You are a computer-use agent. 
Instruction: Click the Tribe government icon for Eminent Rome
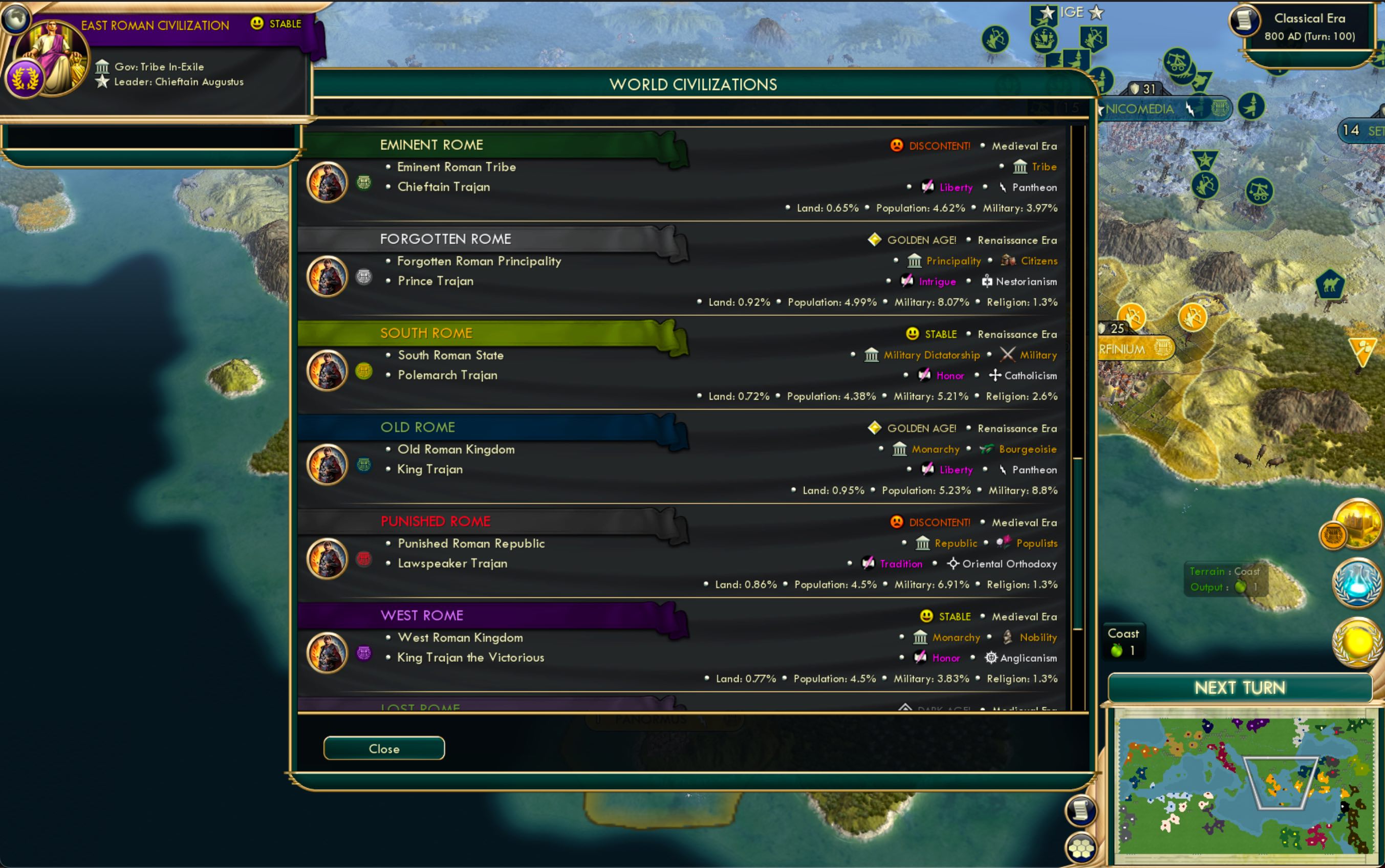(x=1021, y=166)
